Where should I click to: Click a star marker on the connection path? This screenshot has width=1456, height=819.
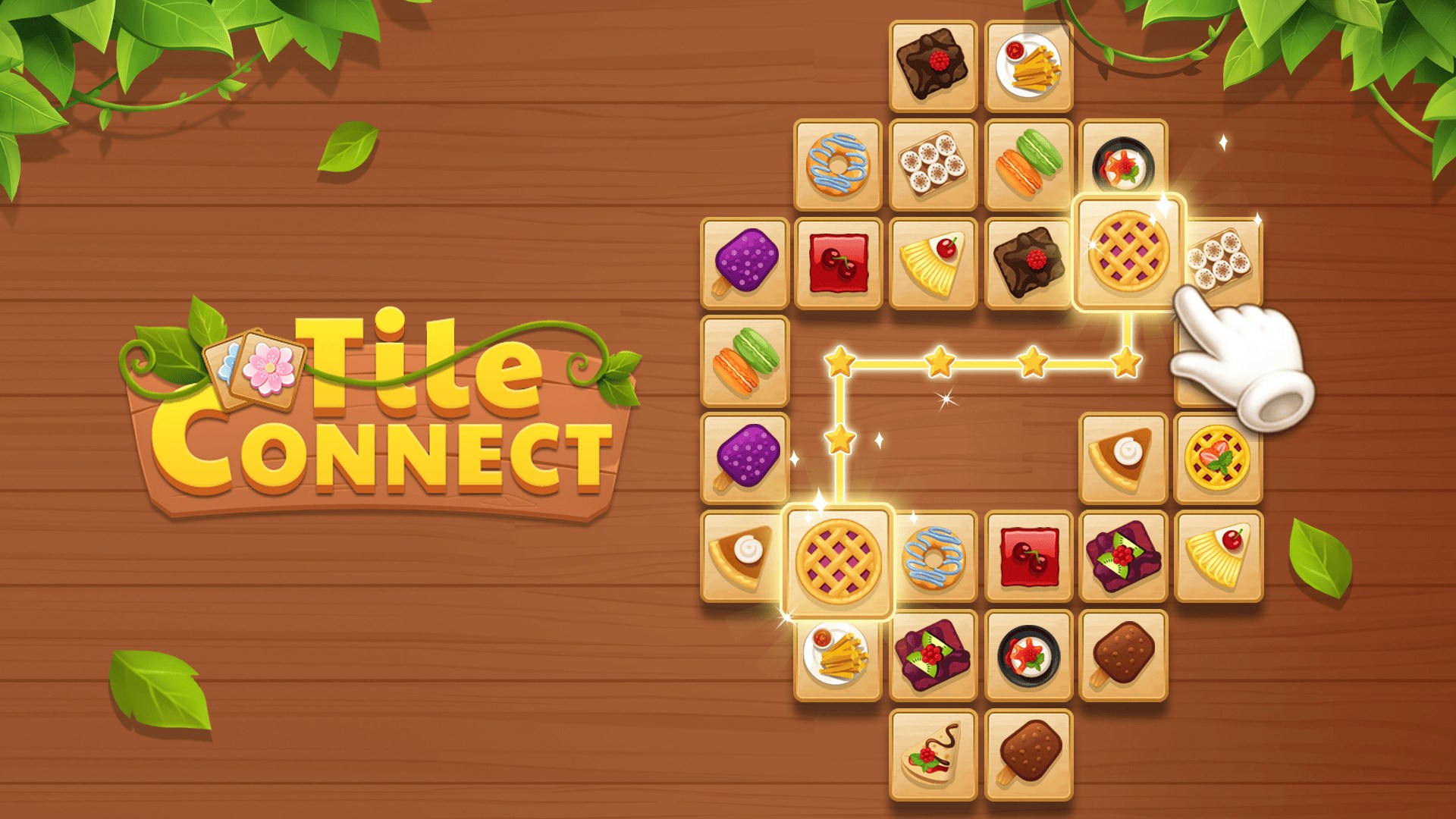coord(937,364)
